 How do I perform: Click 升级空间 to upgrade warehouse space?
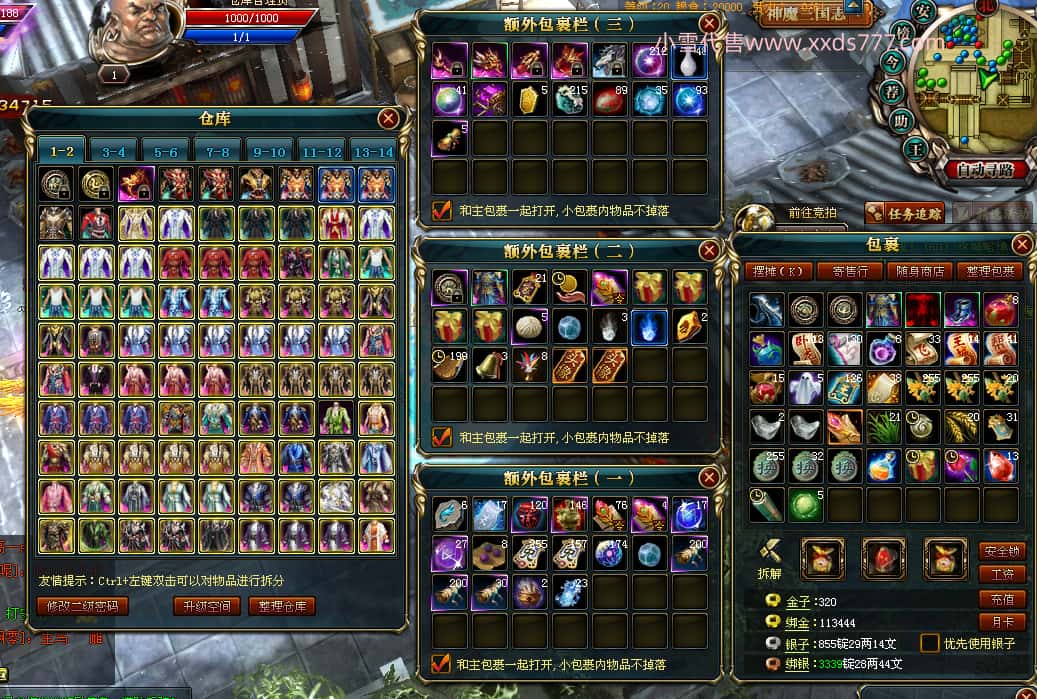coord(207,605)
